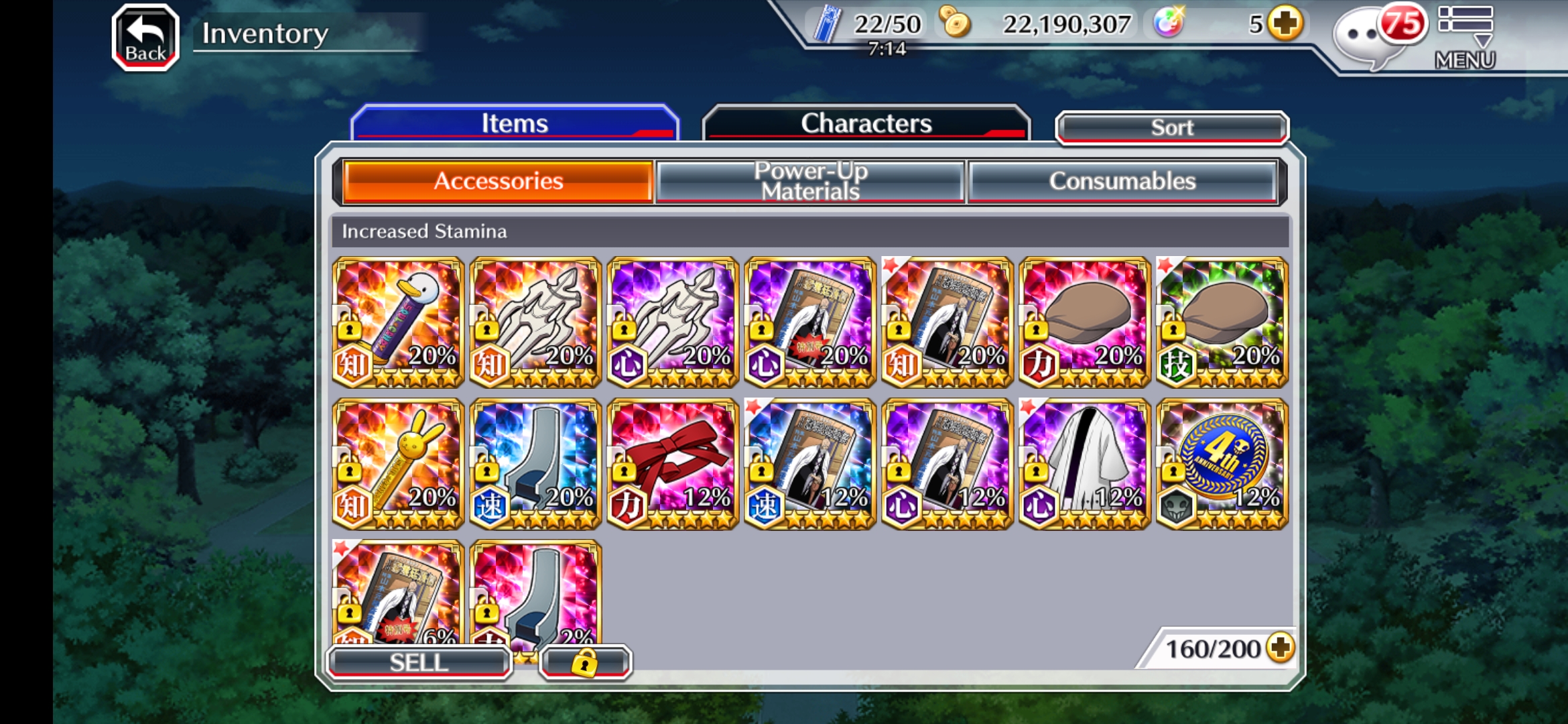Open the MENU dropdown
This screenshot has width=1568, height=724.
[1465, 38]
